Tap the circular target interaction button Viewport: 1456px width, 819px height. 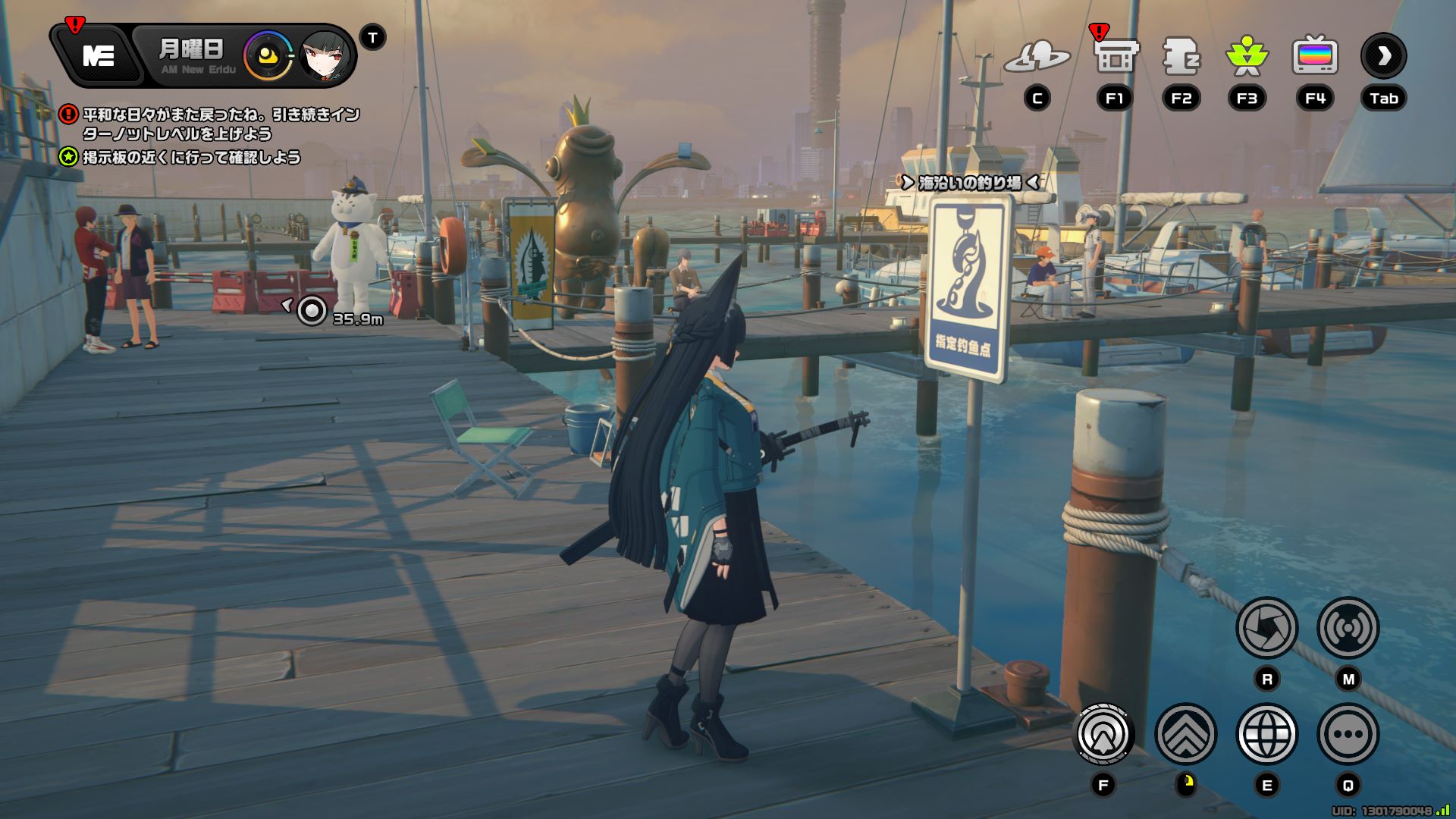(x=1103, y=734)
